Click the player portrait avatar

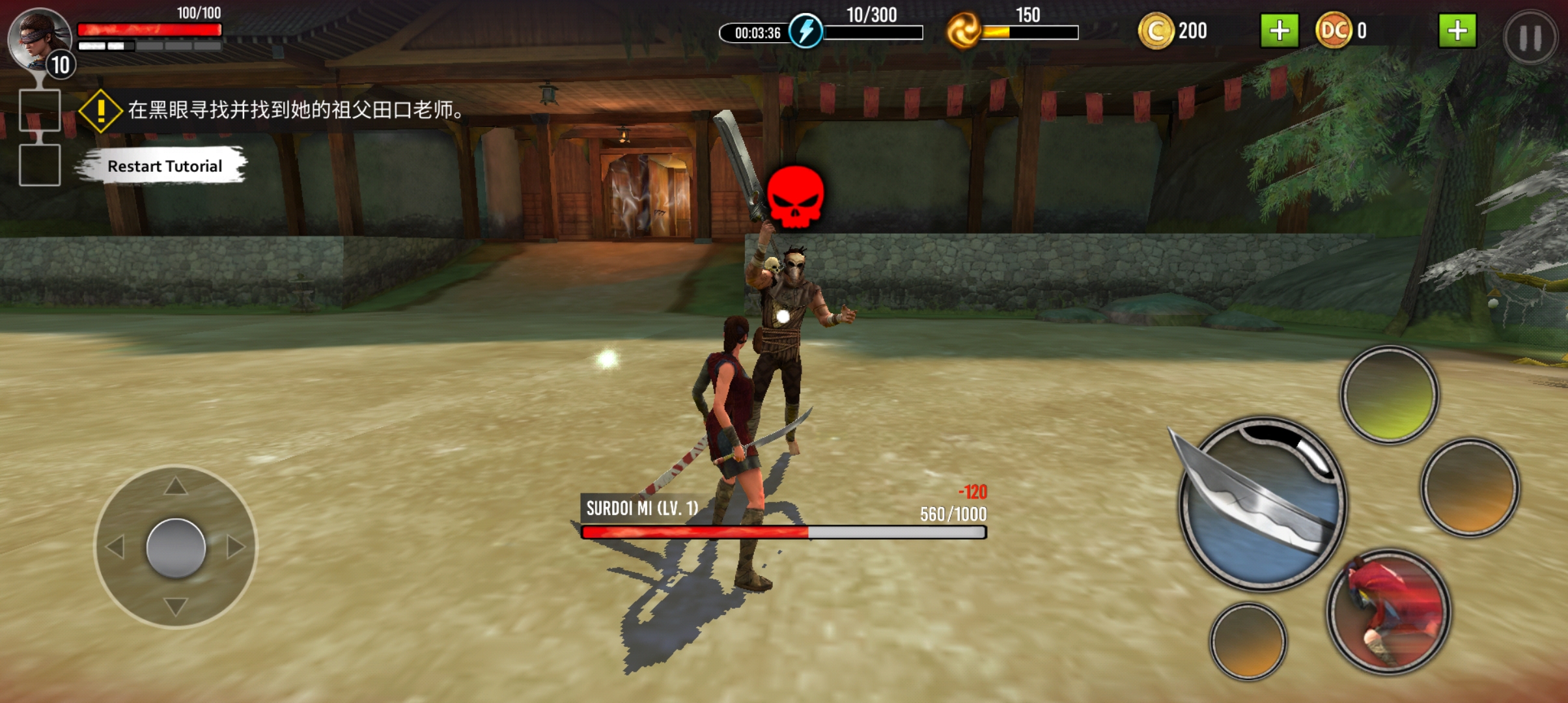38,38
